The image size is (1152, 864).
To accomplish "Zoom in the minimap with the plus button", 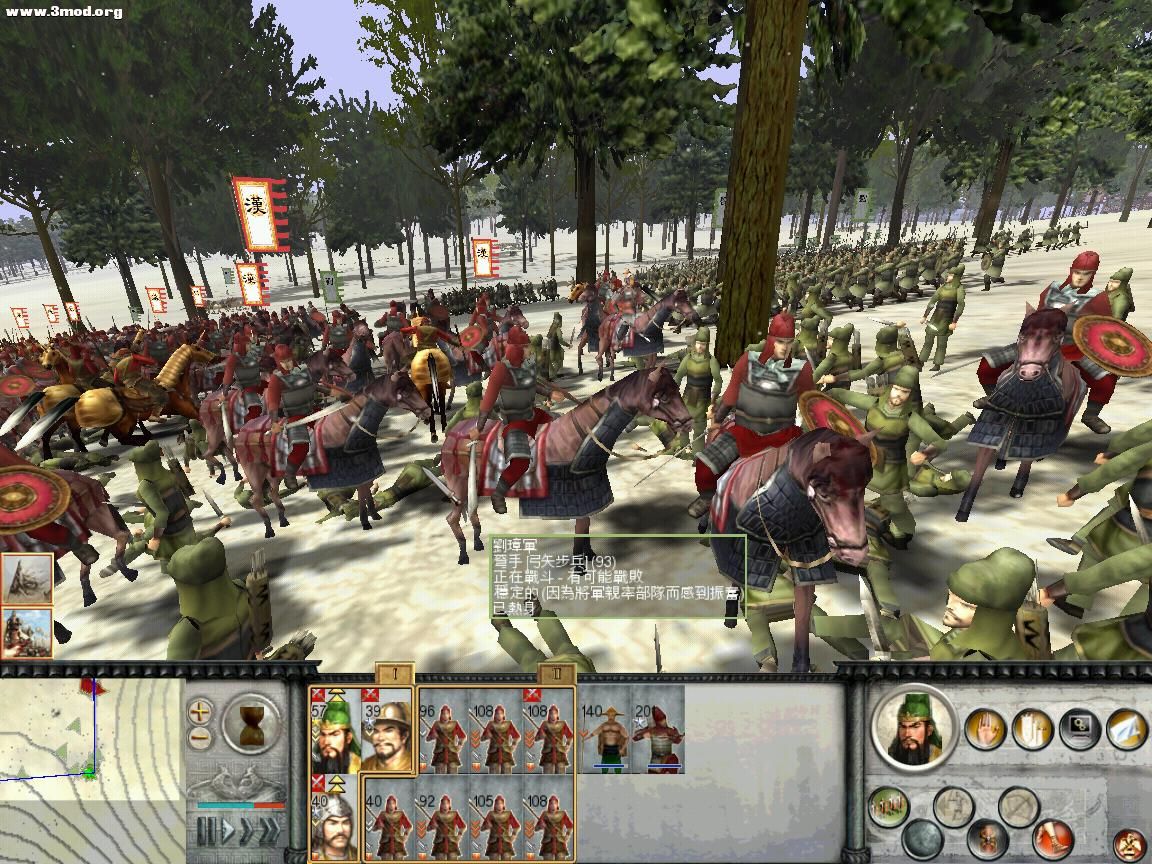I will point(201,712).
